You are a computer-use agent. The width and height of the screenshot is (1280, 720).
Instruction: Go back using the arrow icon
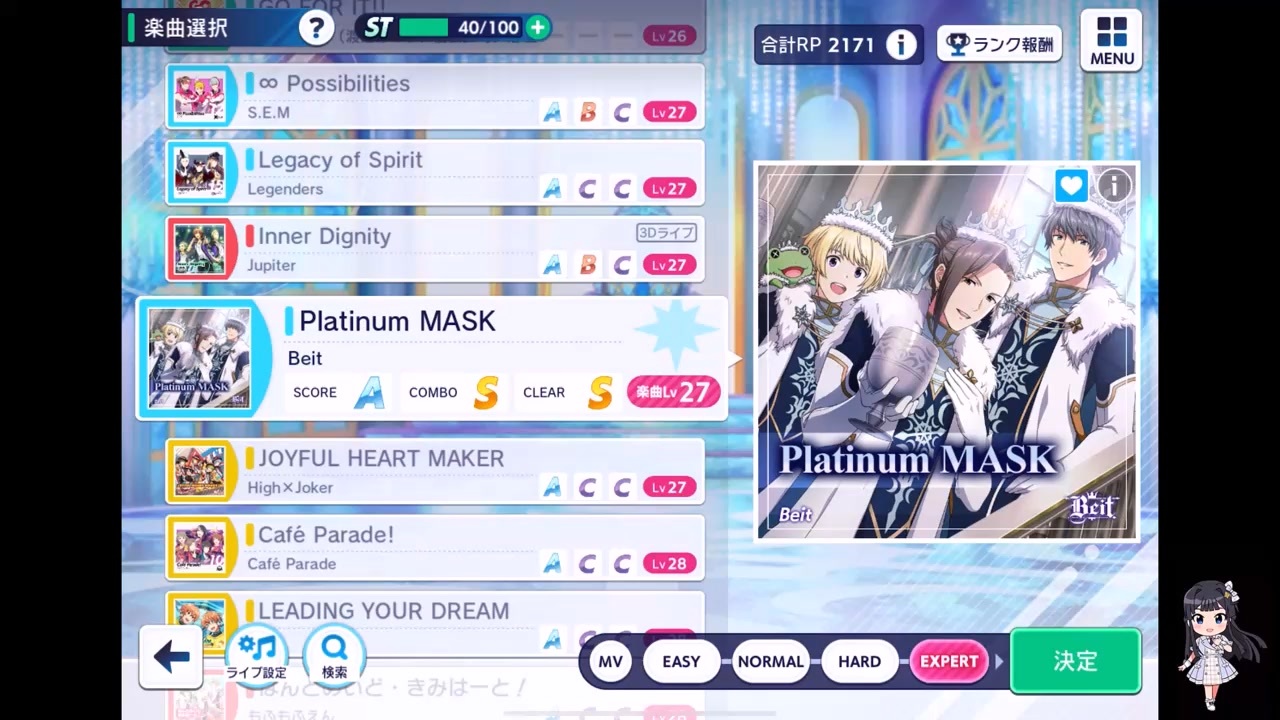point(171,657)
